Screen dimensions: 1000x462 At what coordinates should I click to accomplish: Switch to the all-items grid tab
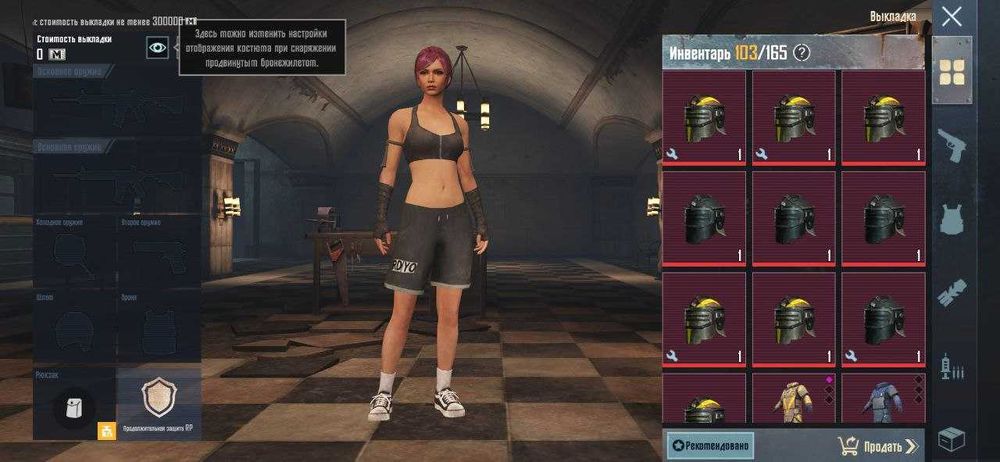click(952, 70)
